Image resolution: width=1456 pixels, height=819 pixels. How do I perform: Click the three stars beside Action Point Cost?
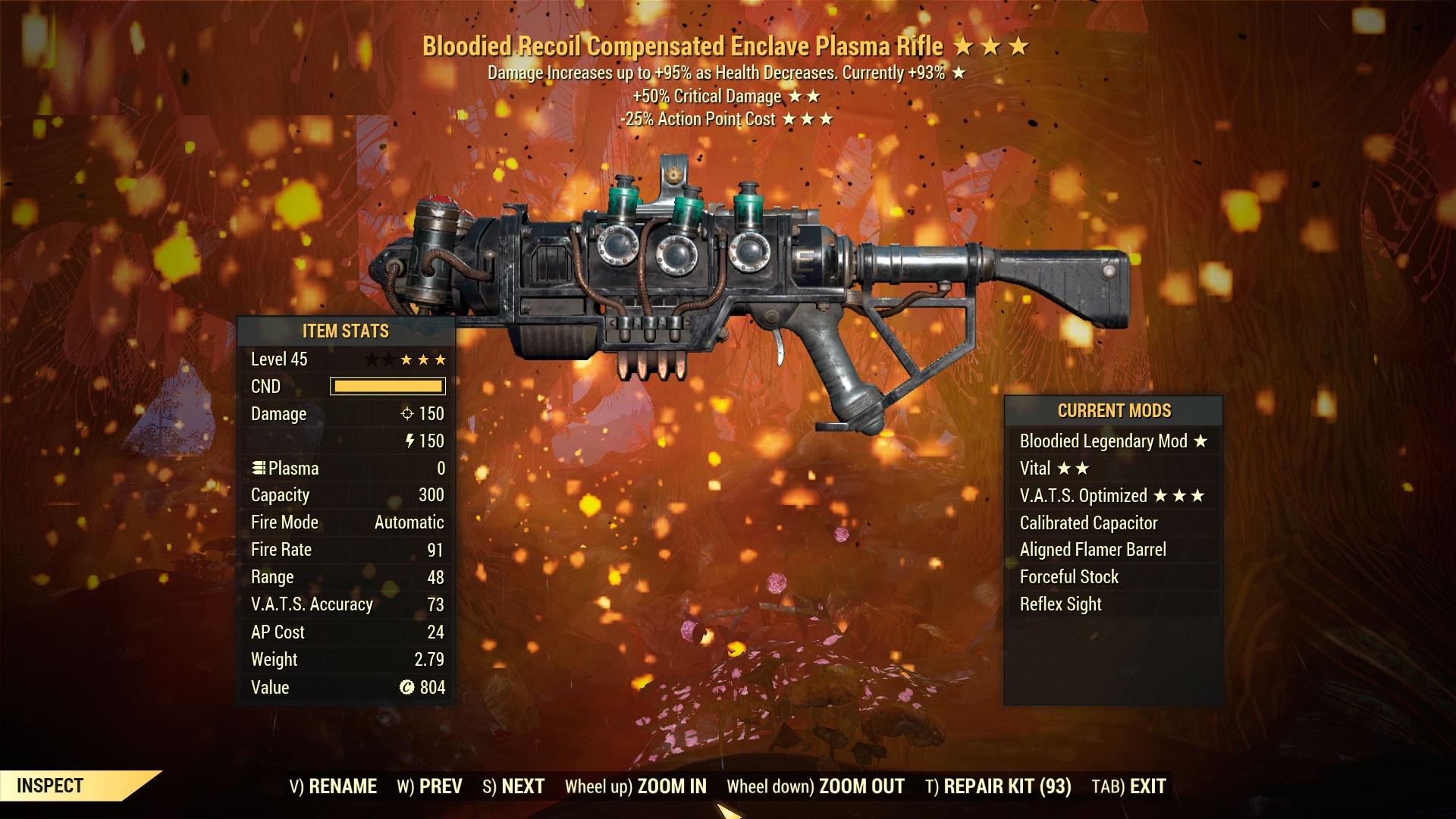(x=806, y=118)
